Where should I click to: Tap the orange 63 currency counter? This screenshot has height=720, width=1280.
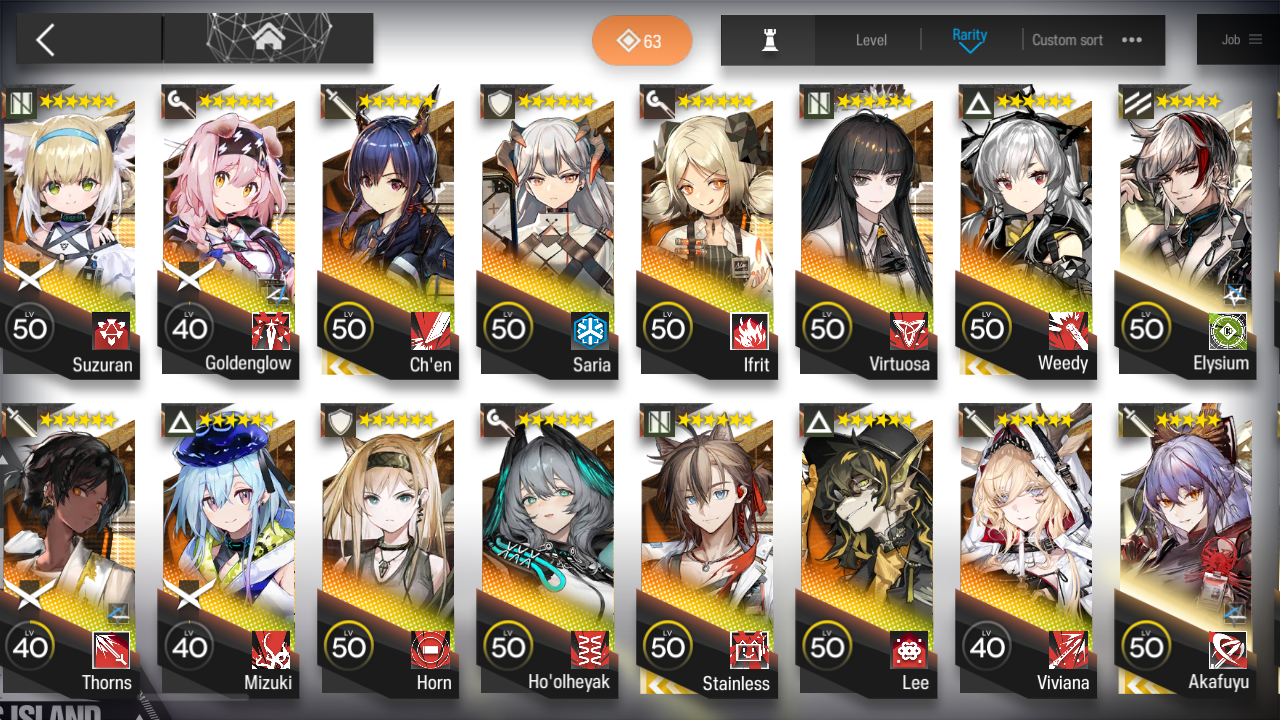pos(641,40)
